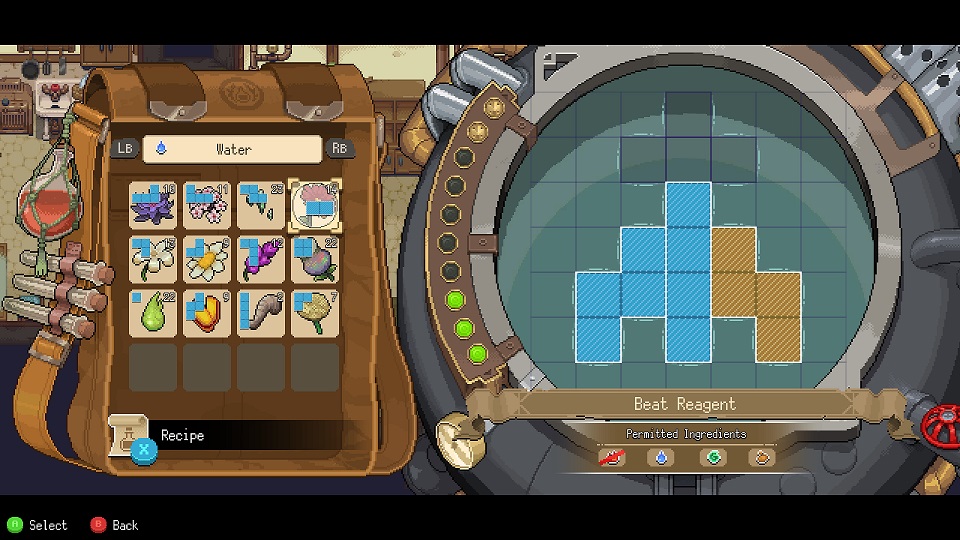This screenshot has width=960, height=540.
Task: Select the purple lavender ingredient
Action: 261,259
